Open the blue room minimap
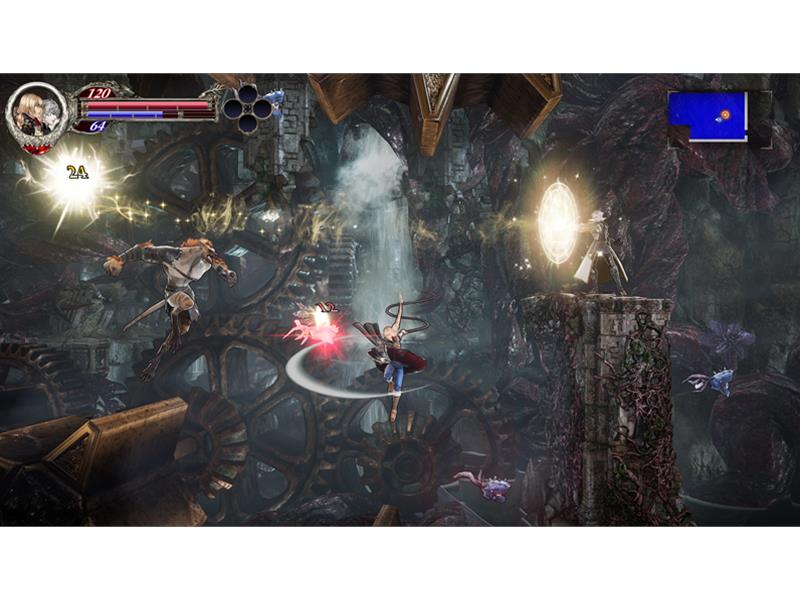 [x=708, y=116]
